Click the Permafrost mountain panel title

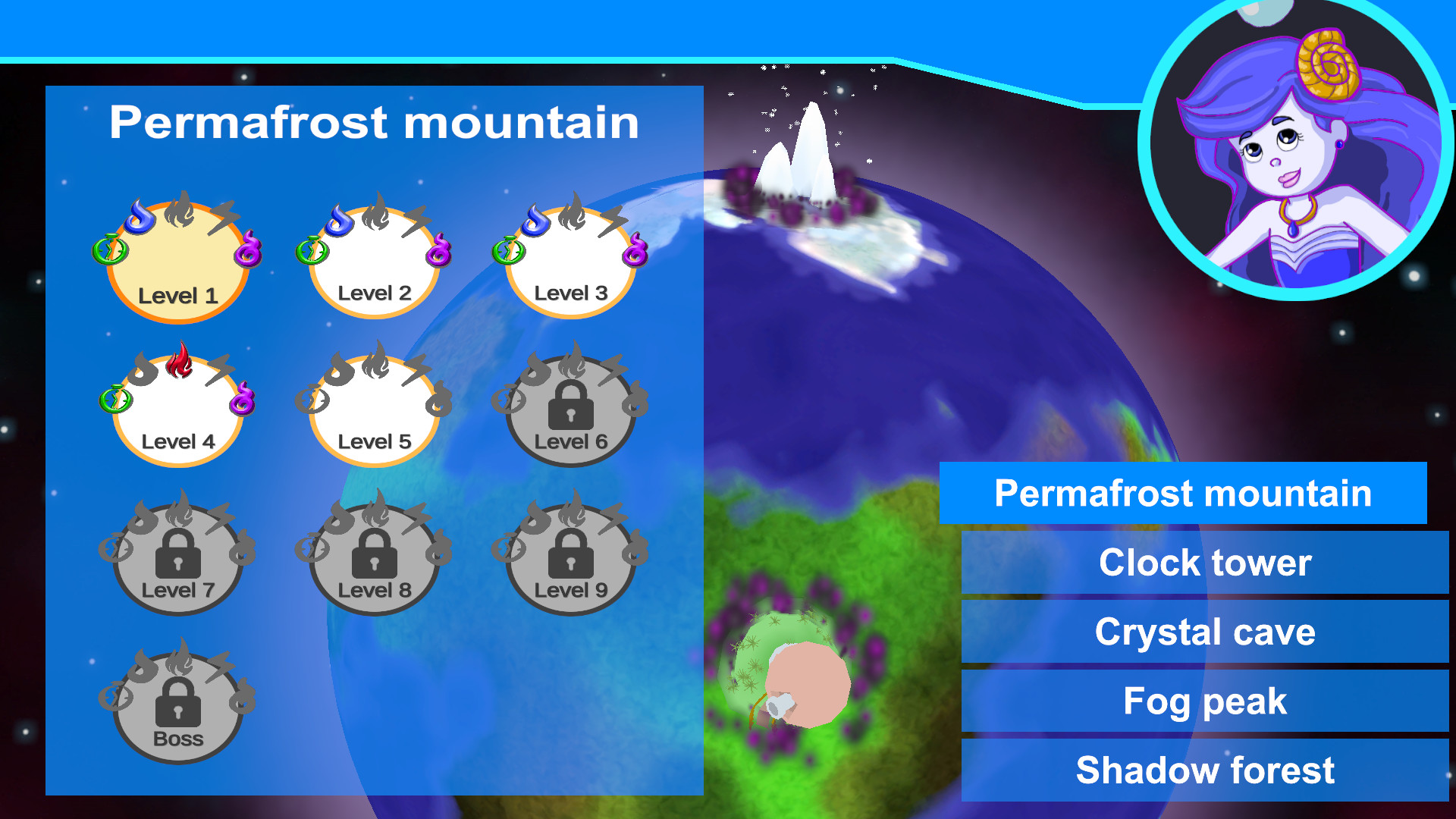(375, 121)
